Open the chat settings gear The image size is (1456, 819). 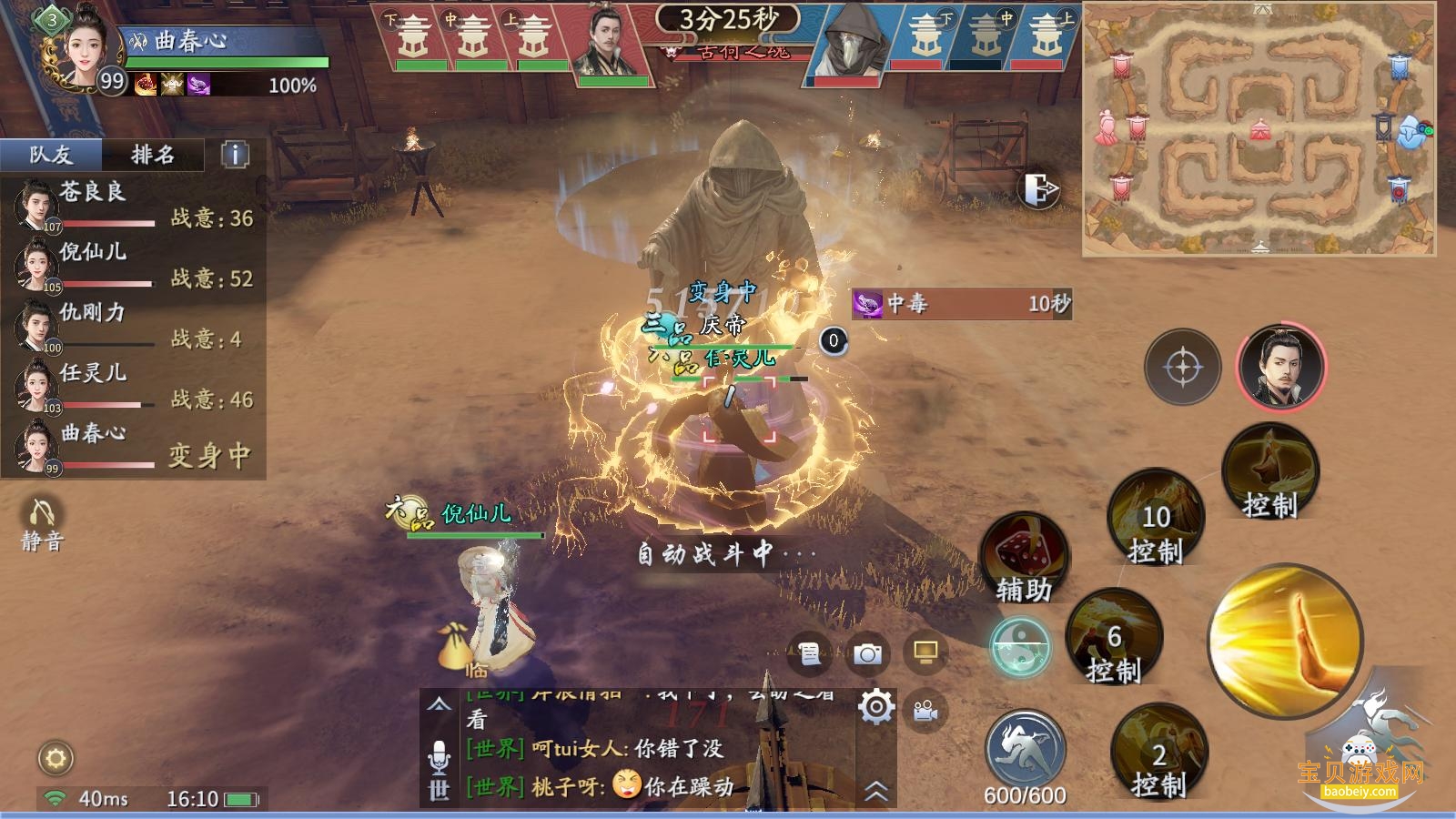[875, 706]
